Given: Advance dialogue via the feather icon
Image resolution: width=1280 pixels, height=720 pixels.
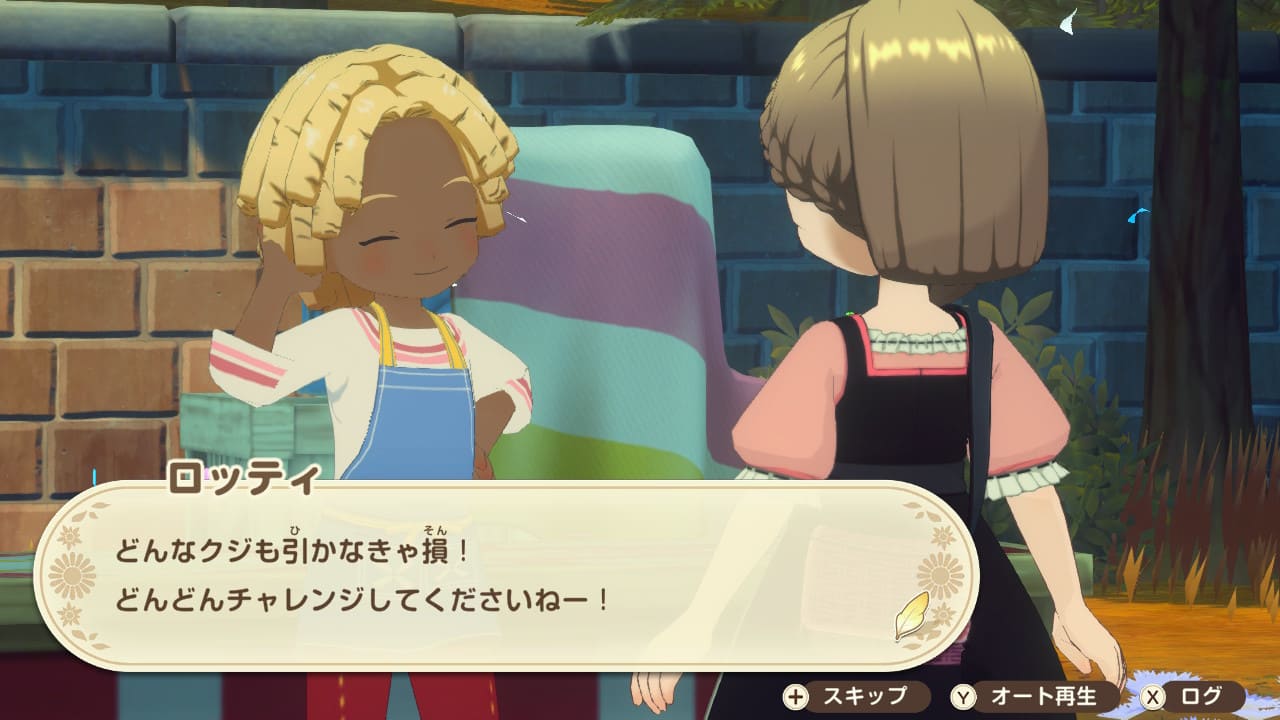Looking at the screenshot, I should pos(912,615).
